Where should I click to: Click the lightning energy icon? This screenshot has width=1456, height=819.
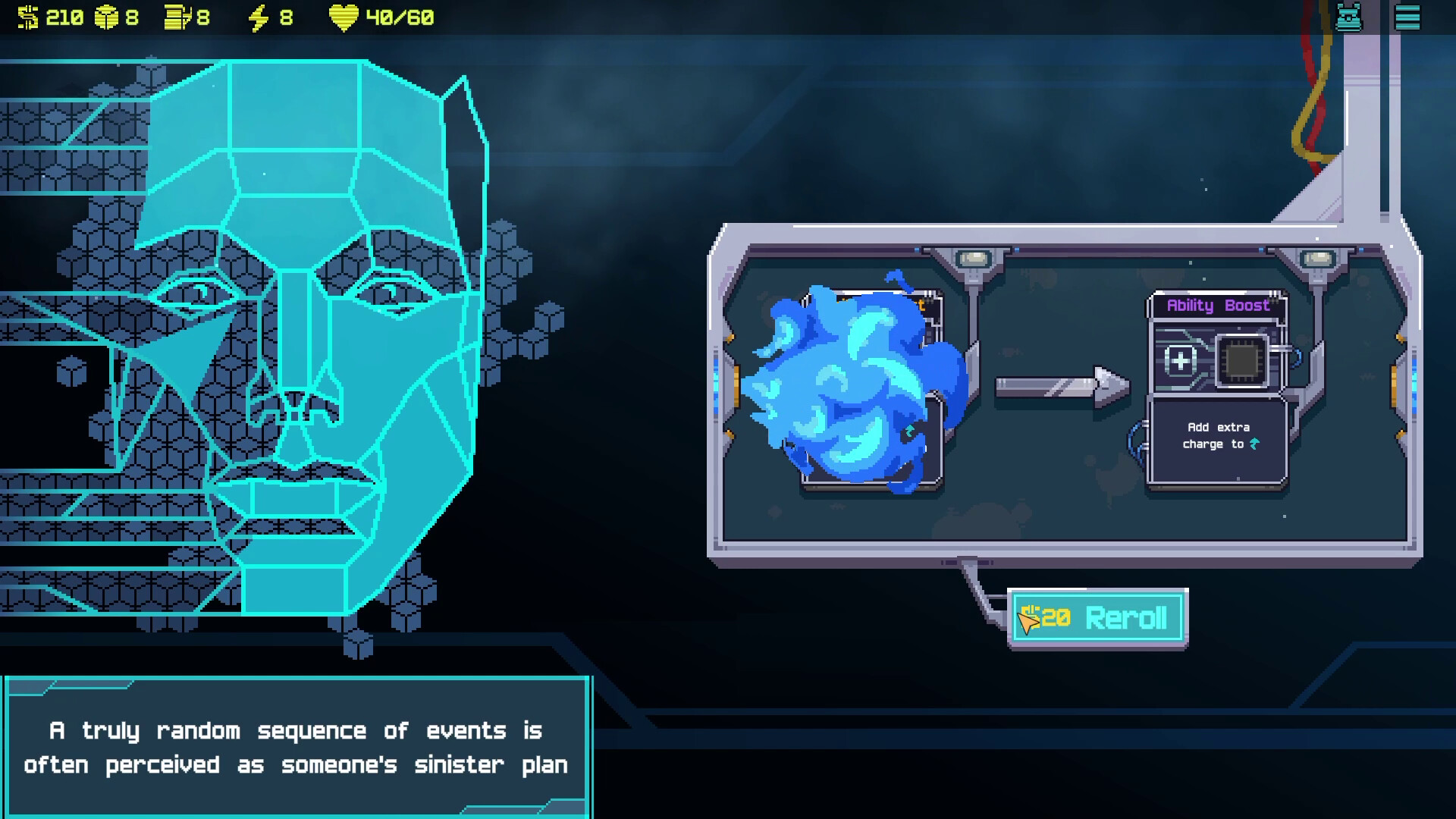click(x=259, y=17)
